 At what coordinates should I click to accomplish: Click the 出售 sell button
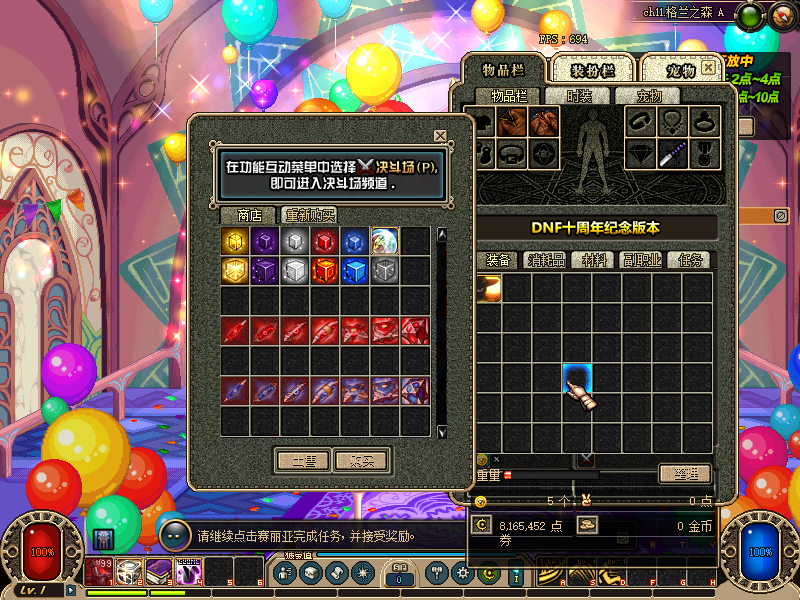pyautogui.click(x=302, y=460)
